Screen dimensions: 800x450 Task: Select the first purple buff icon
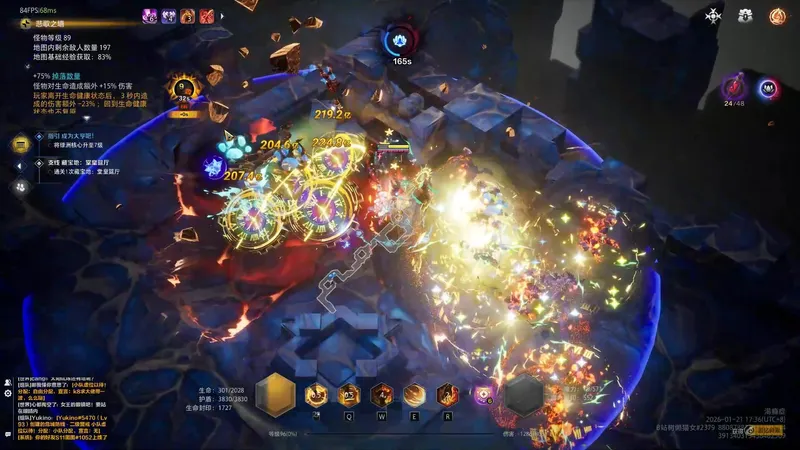[x=149, y=16]
